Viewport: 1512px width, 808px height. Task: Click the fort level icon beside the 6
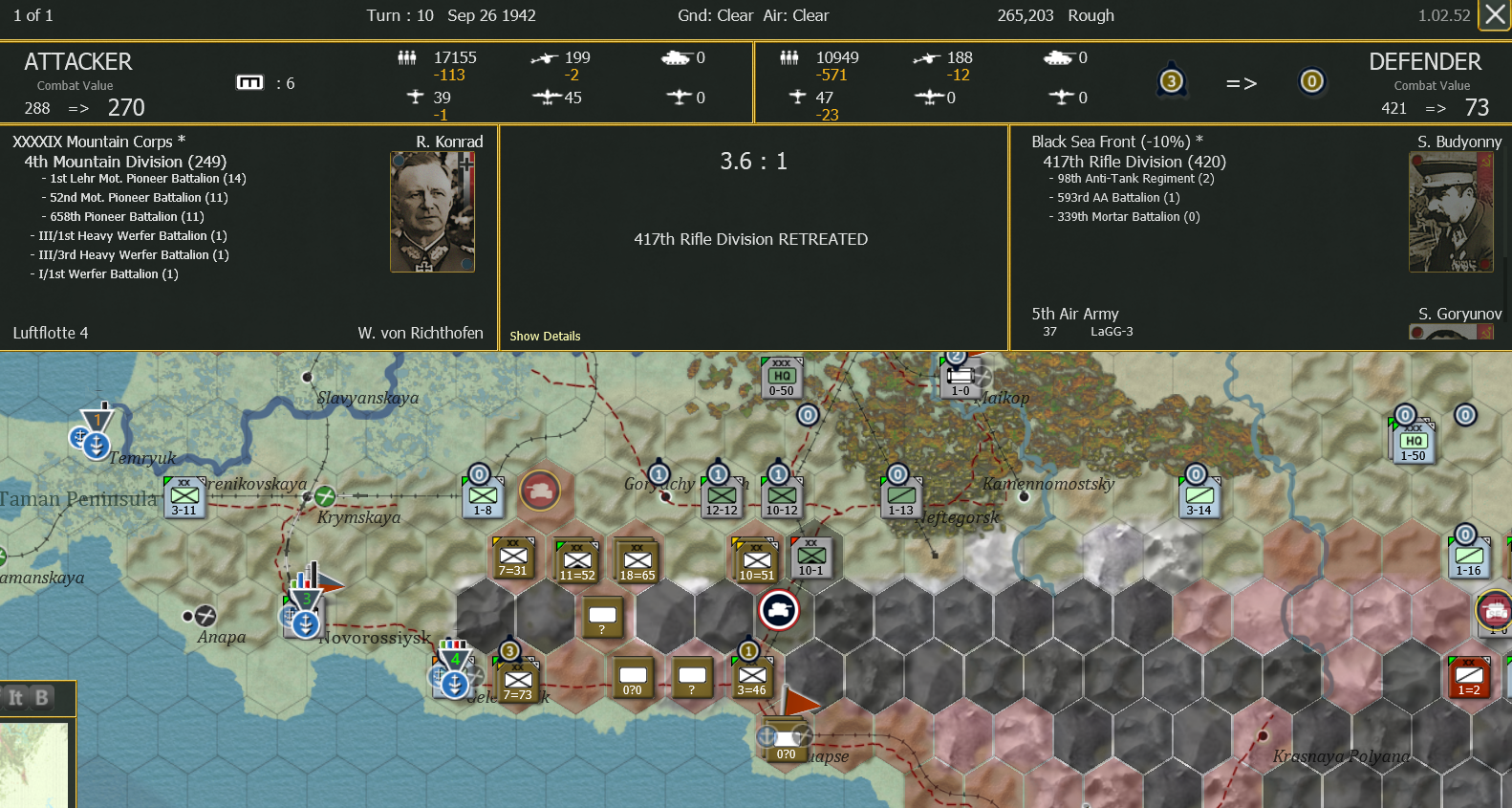pos(249,82)
